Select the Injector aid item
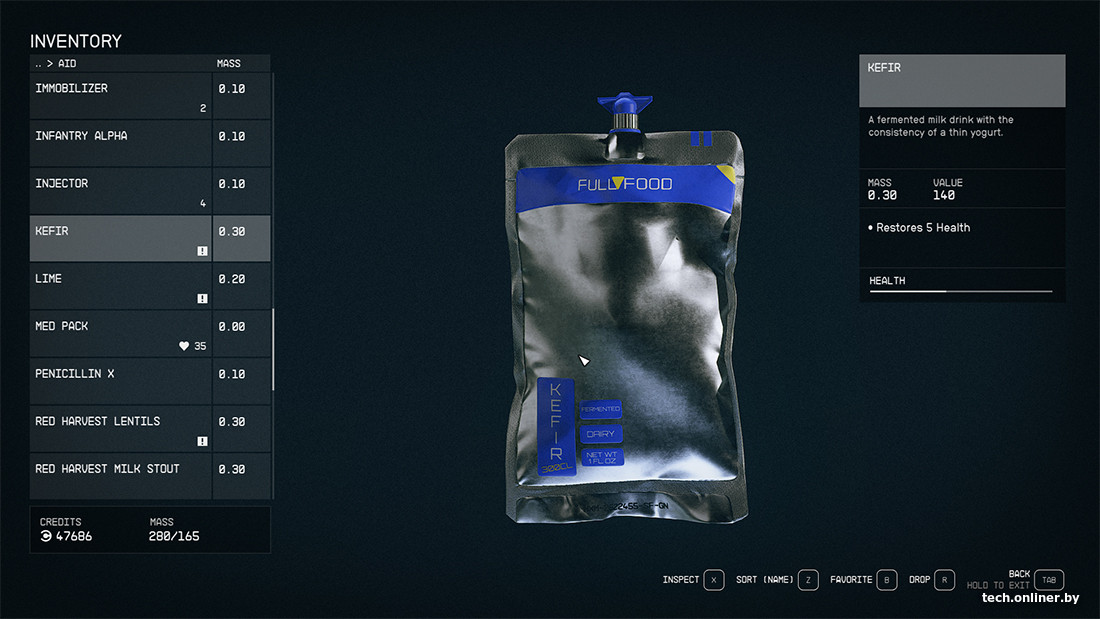1100x619 pixels. click(120, 190)
